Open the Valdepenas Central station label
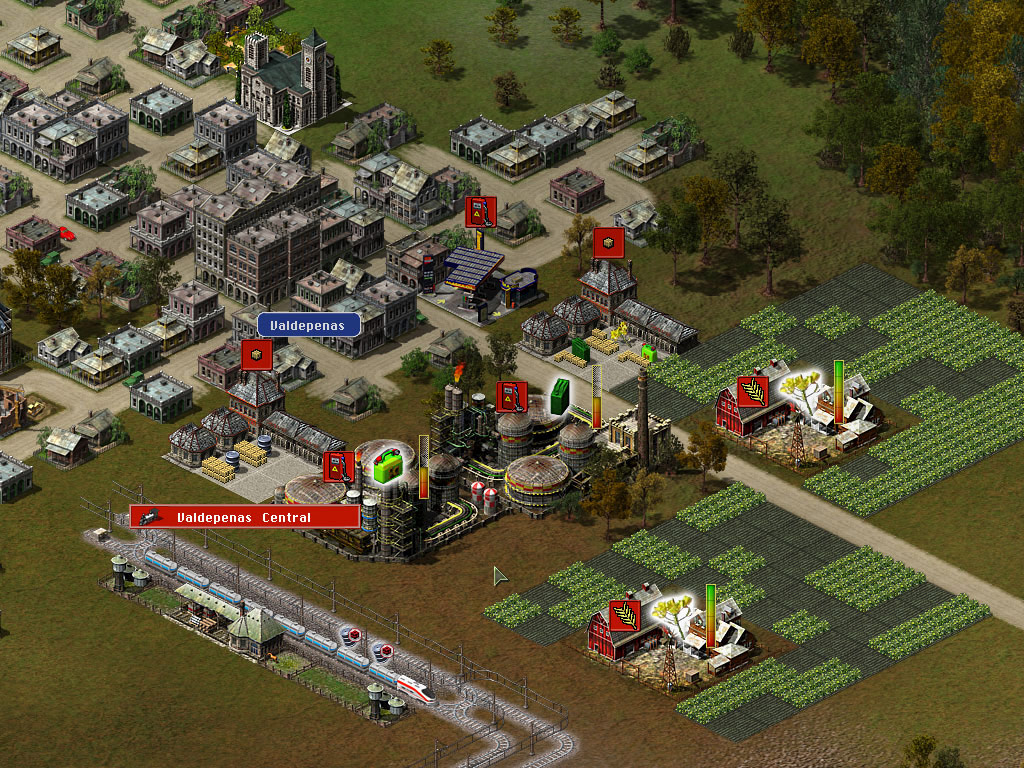This screenshot has height=768, width=1024. tap(244, 517)
